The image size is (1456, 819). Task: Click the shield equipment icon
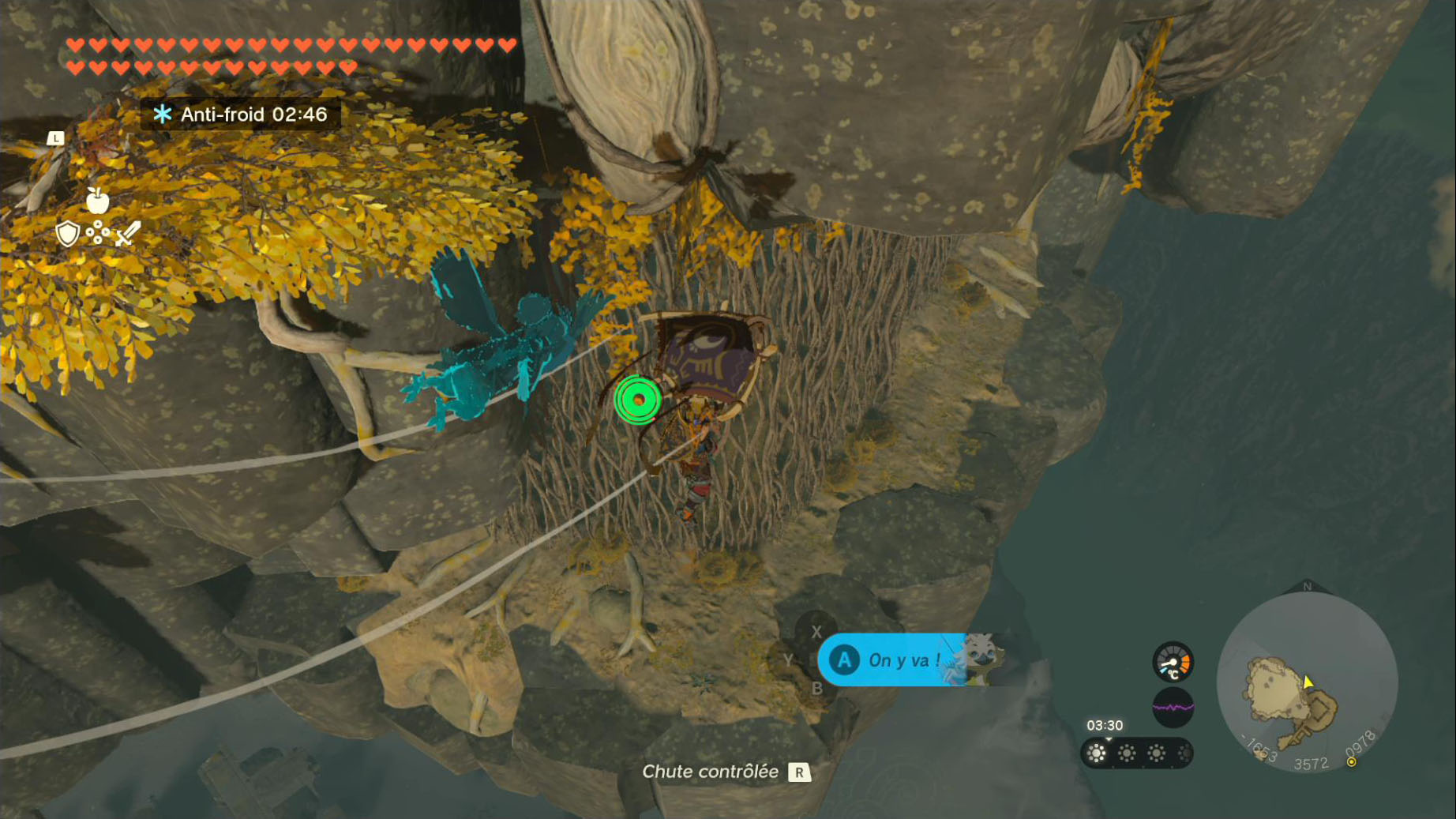tap(68, 234)
